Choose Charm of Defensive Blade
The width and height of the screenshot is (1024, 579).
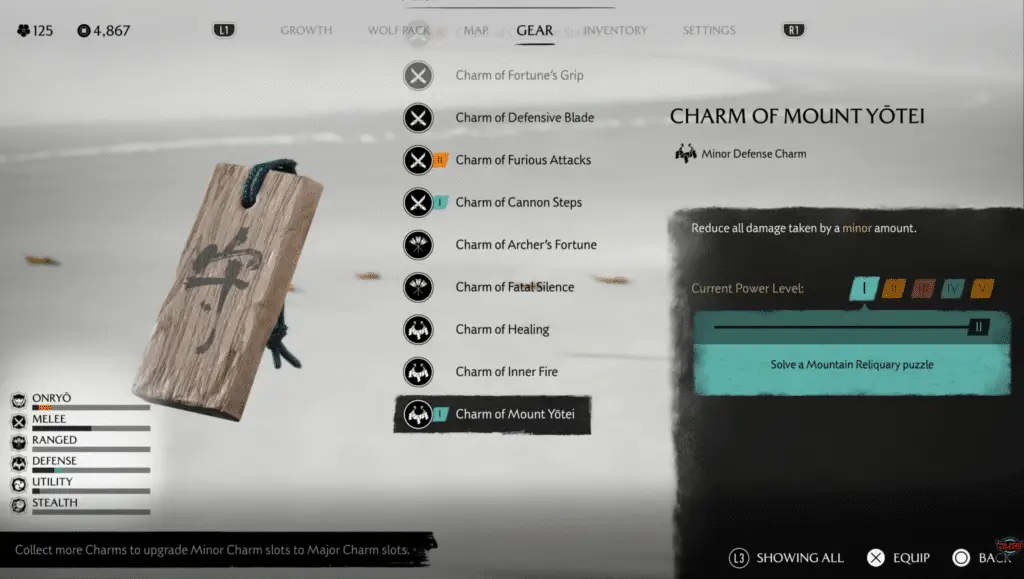[524, 118]
